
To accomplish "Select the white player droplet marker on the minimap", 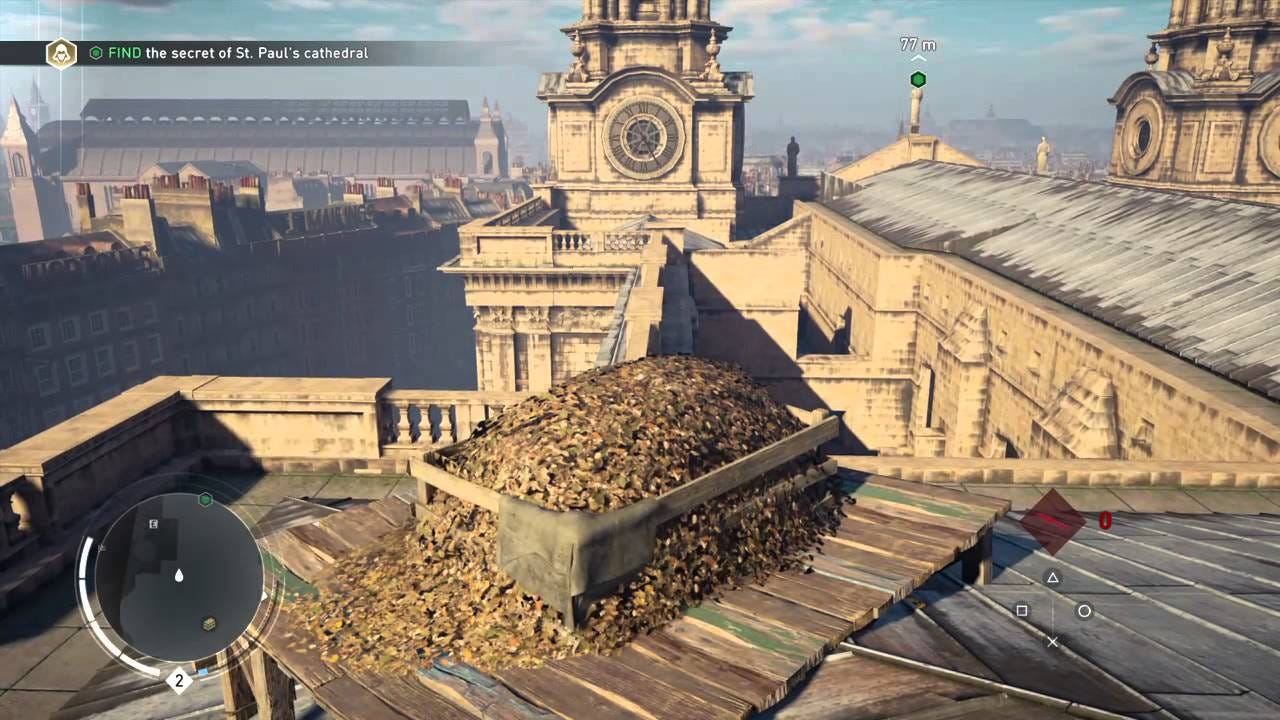I will click(x=178, y=575).
